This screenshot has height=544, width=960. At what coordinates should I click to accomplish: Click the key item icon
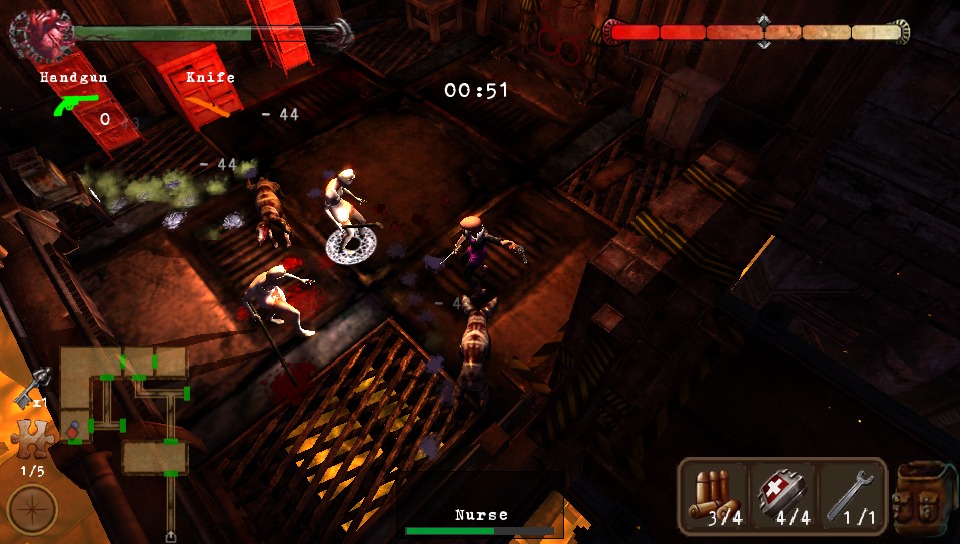pyautogui.click(x=33, y=386)
